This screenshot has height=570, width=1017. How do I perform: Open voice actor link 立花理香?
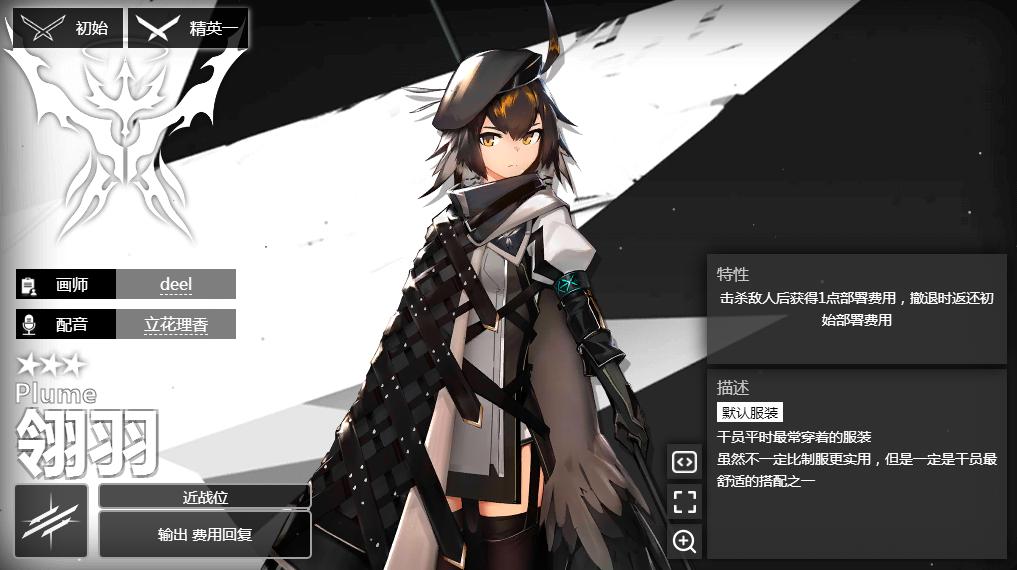pos(175,324)
